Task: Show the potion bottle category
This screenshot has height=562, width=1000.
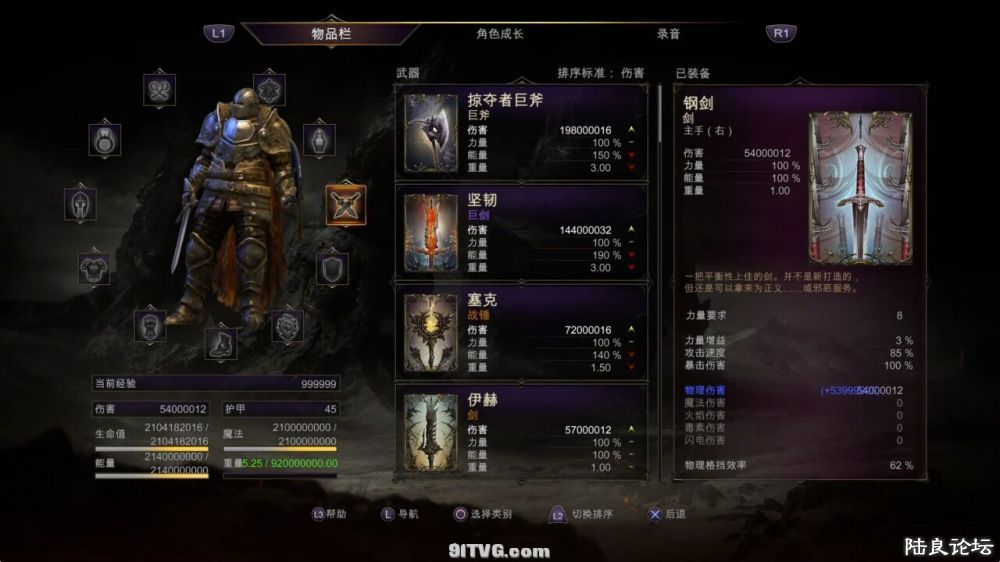Action: [318, 140]
